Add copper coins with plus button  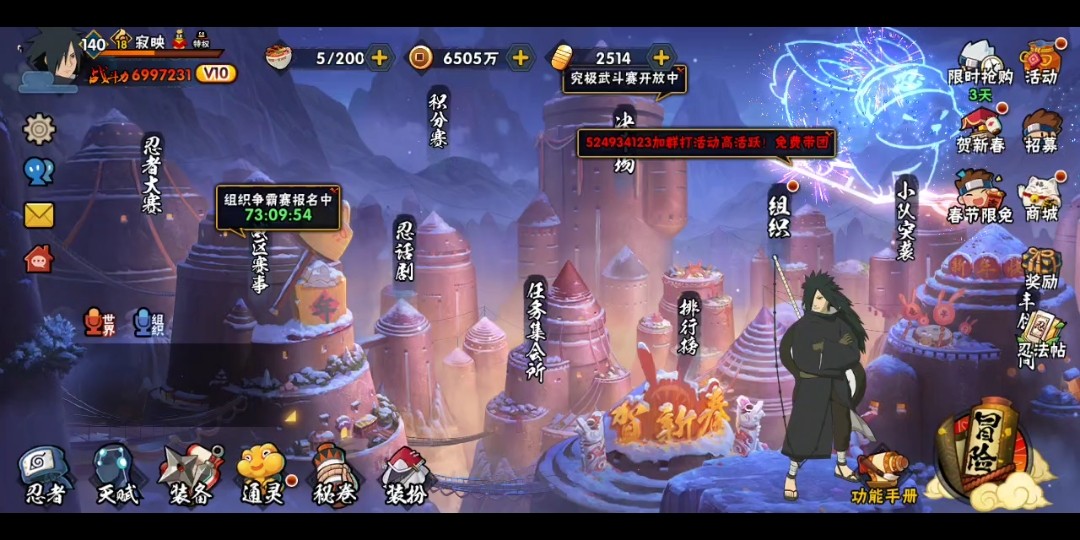[520, 58]
